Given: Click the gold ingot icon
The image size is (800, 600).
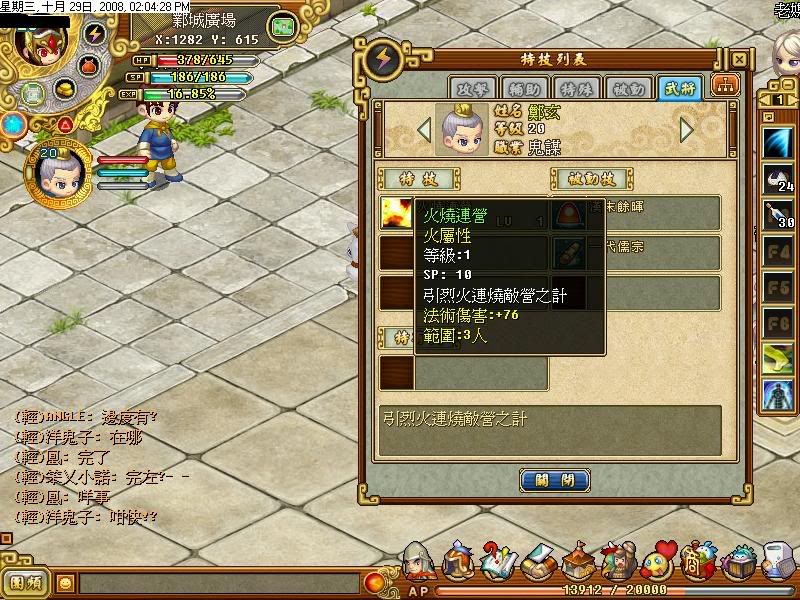Looking at the screenshot, I should [67, 91].
